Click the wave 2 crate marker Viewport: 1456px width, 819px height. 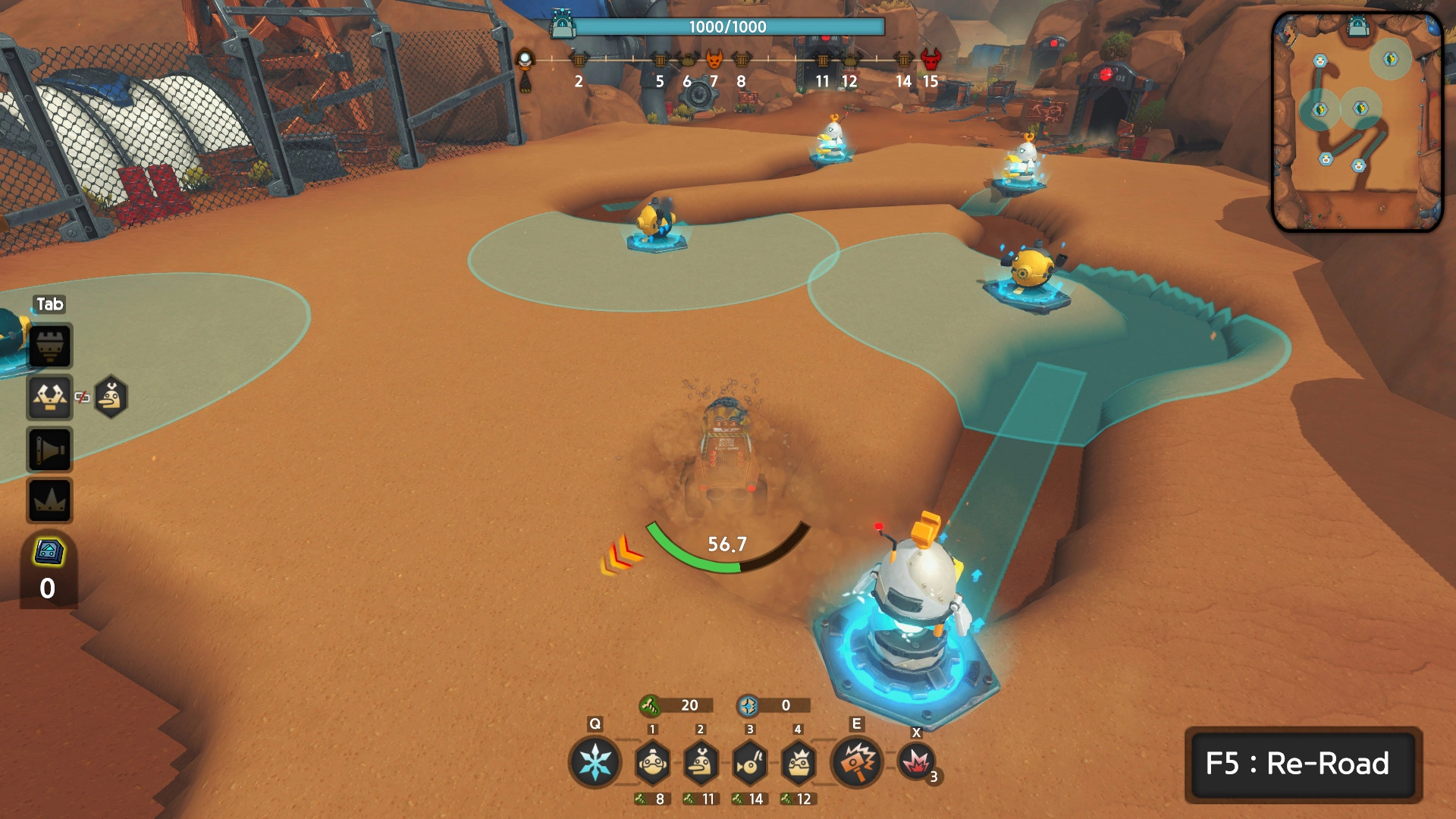pos(579,59)
